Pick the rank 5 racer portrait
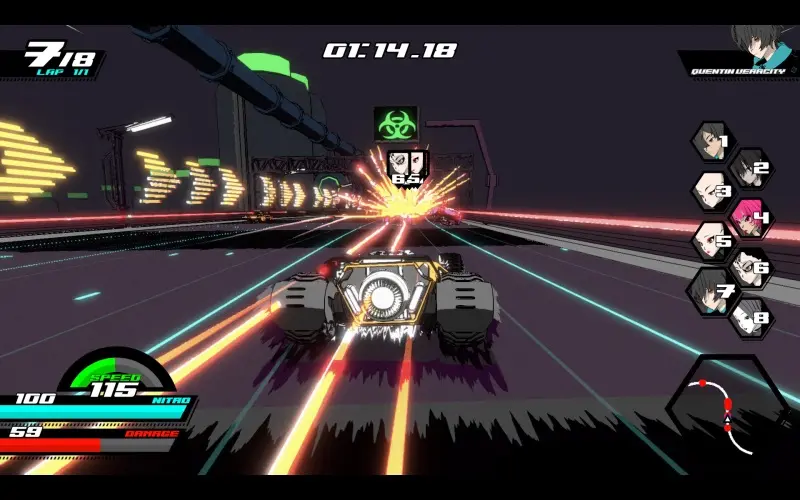Image resolution: width=800 pixels, height=500 pixels. pos(711,241)
